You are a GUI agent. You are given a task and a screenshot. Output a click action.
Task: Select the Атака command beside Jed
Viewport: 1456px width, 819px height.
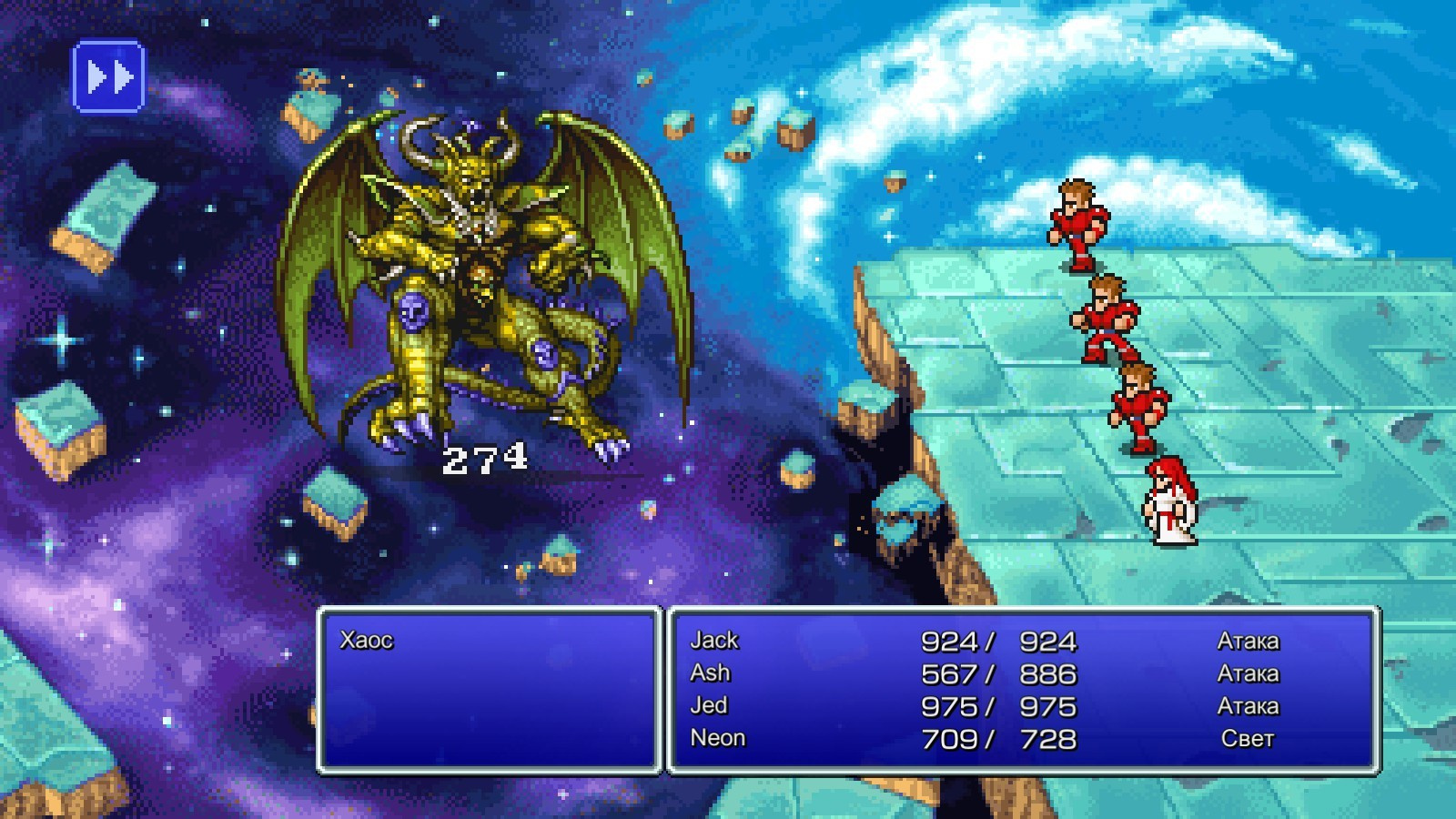[x=1251, y=706]
